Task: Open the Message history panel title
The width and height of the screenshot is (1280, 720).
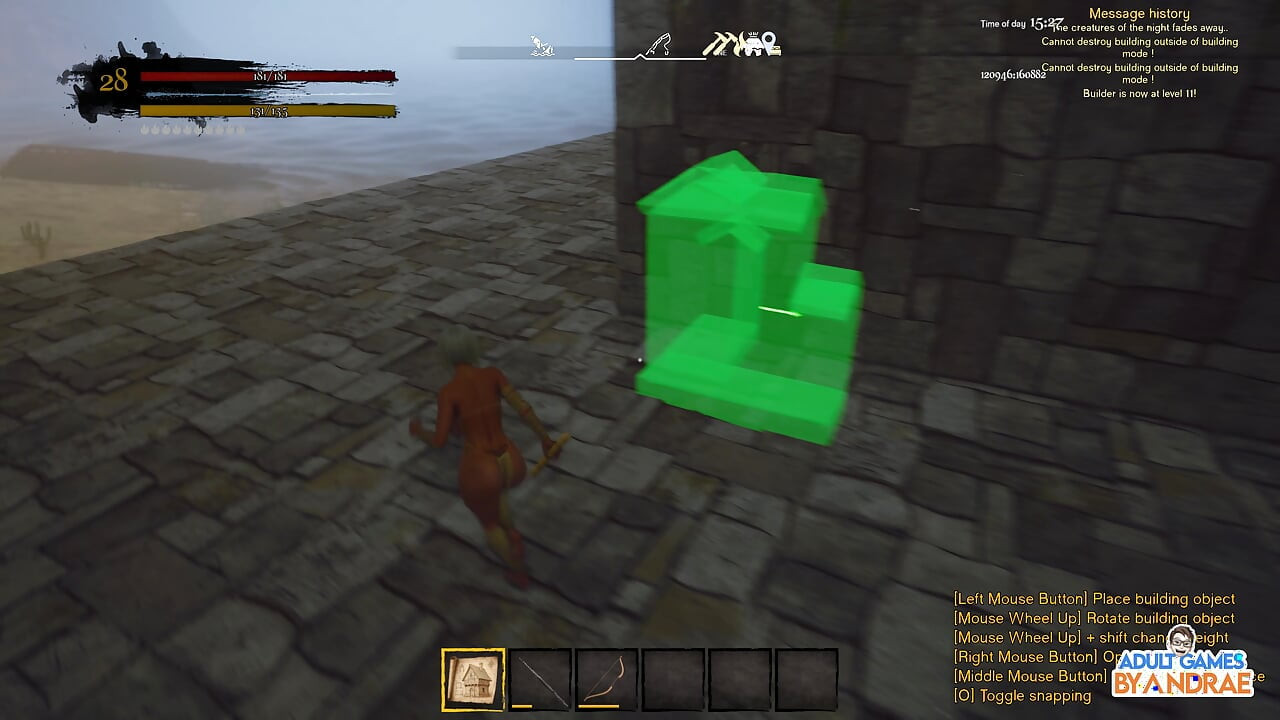Action: click(1138, 12)
